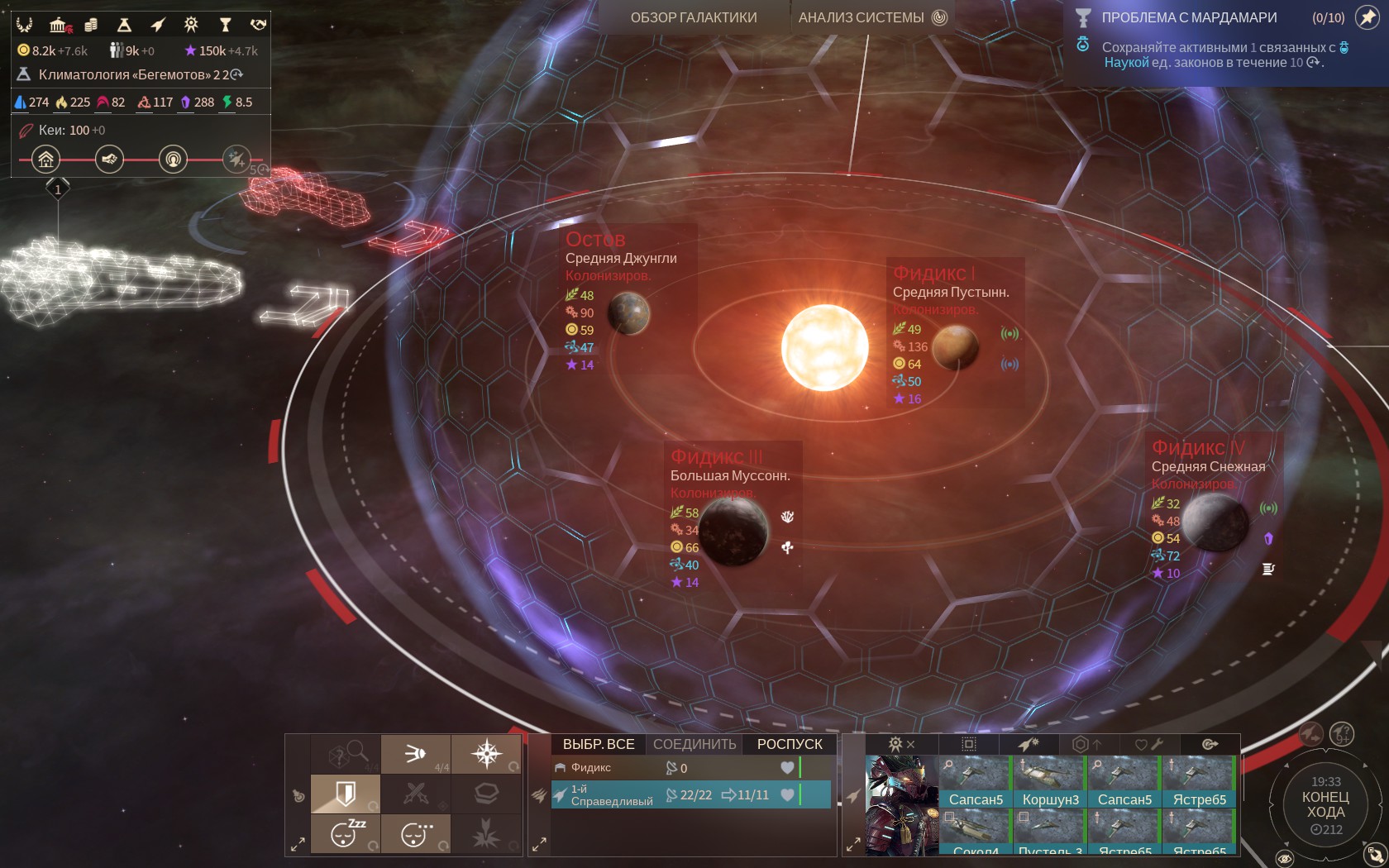Open the Обзор галактики view
This screenshot has height=868, width=1389.
click(693, 17)
